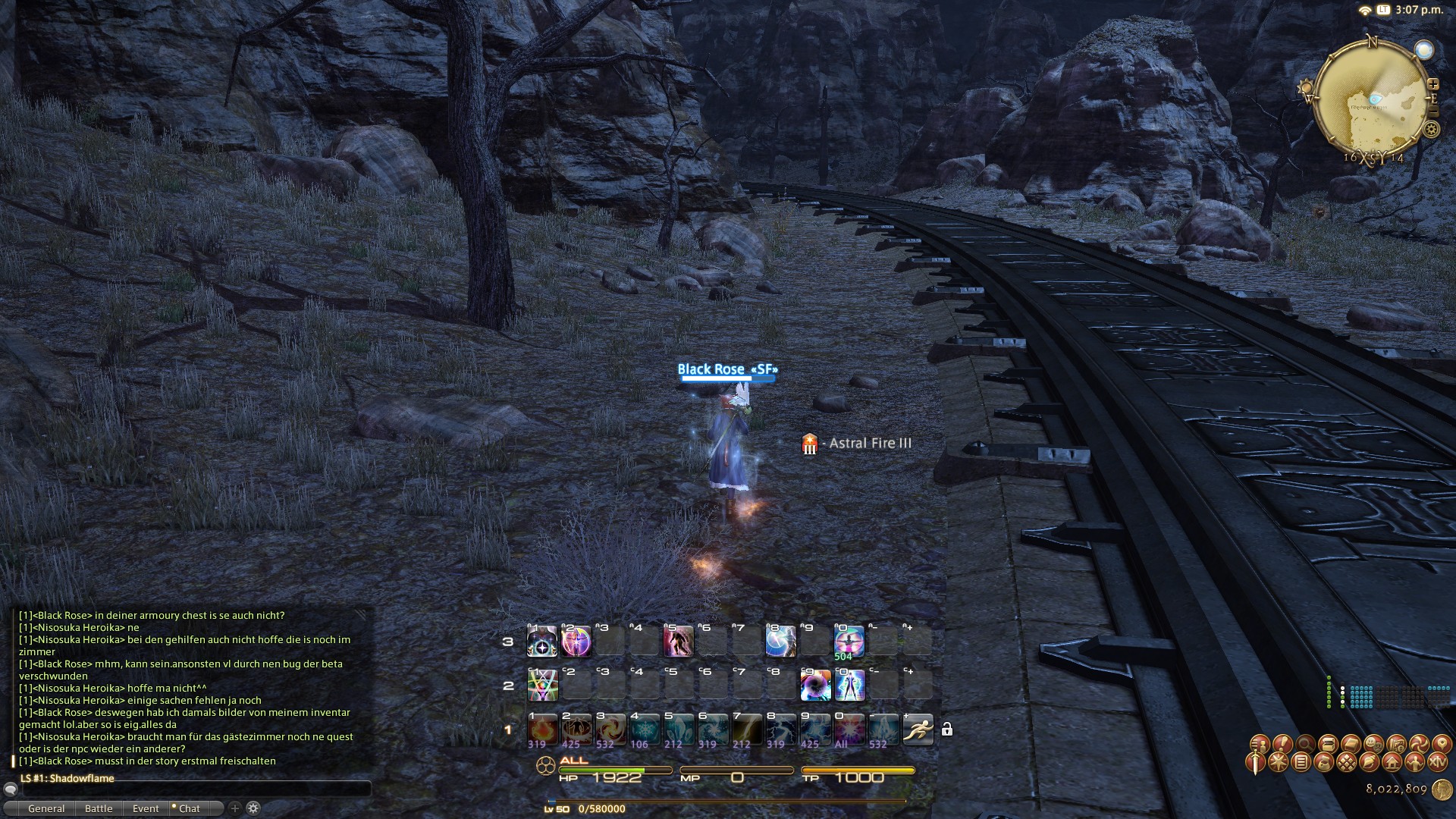
Task: Zoom in the minimap with plus
Action: [1432, 84]
